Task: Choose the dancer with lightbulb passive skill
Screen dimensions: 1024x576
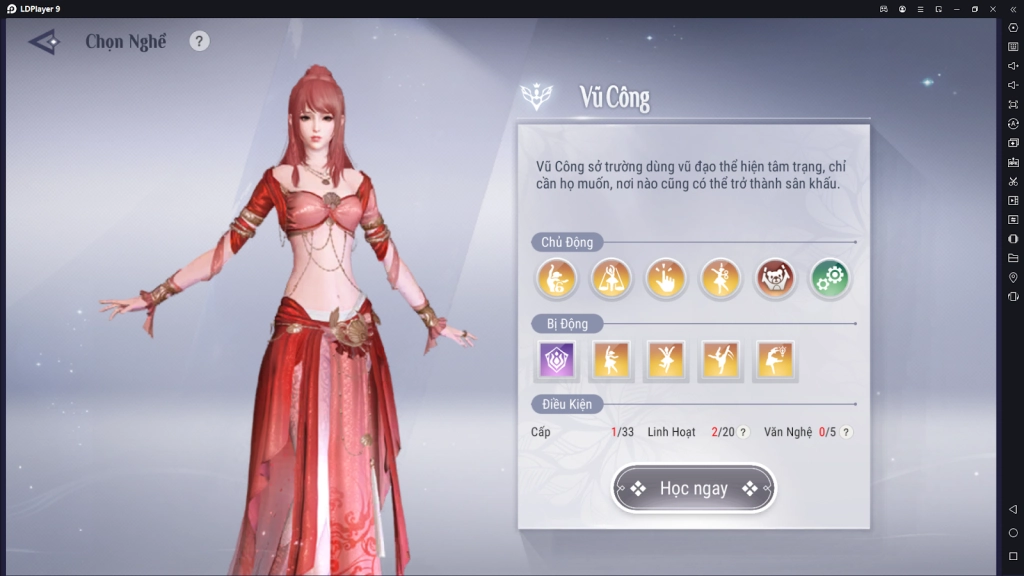Action: 775,360
